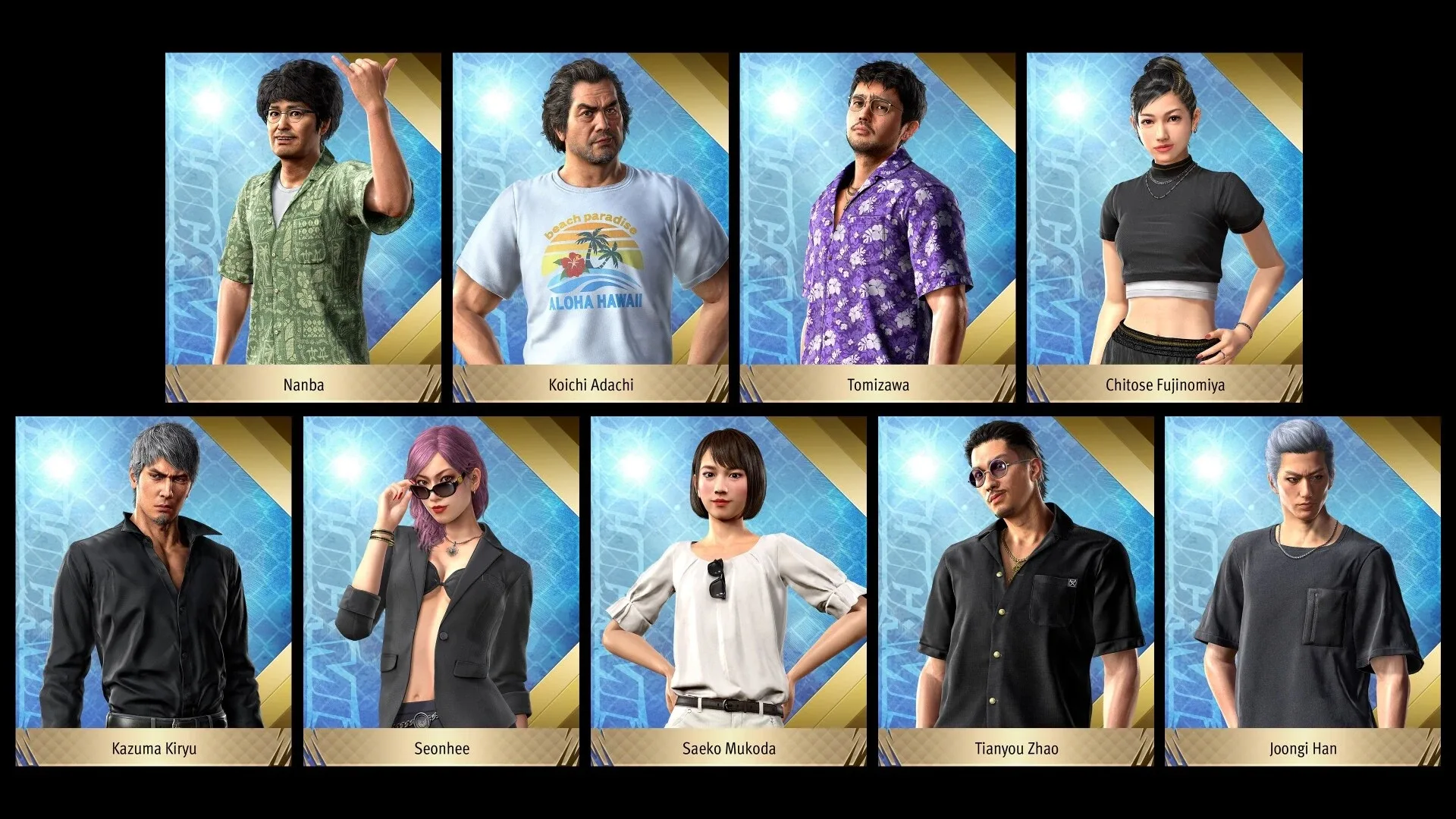Image resolution: width=1456 pixels, height=819 pixels.
Task: Click the Nanba name plate
Action: (303, 385)
